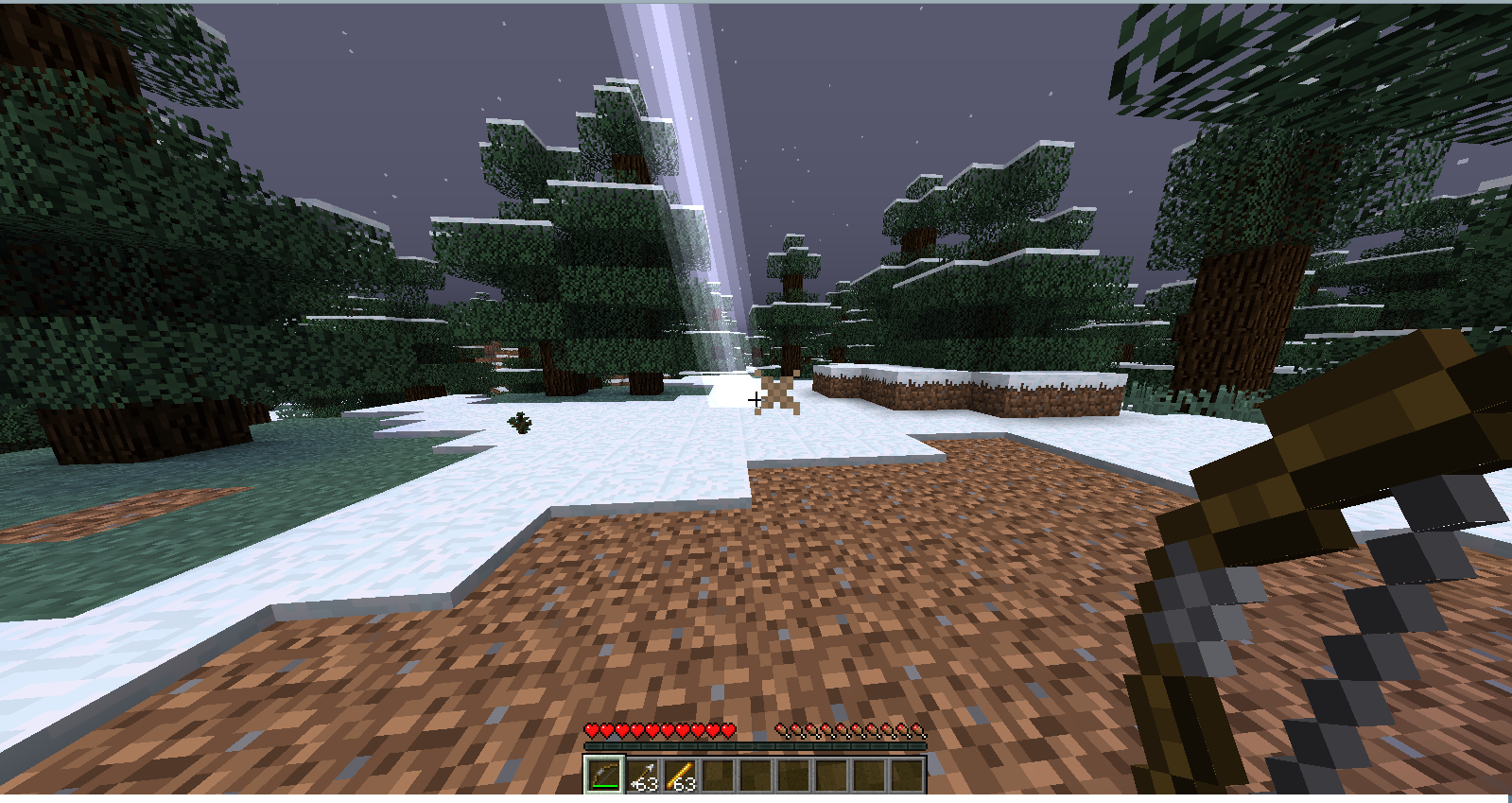Click the rightmost heart in the health bar
The image size is (1512, 803).
point(726,730)
